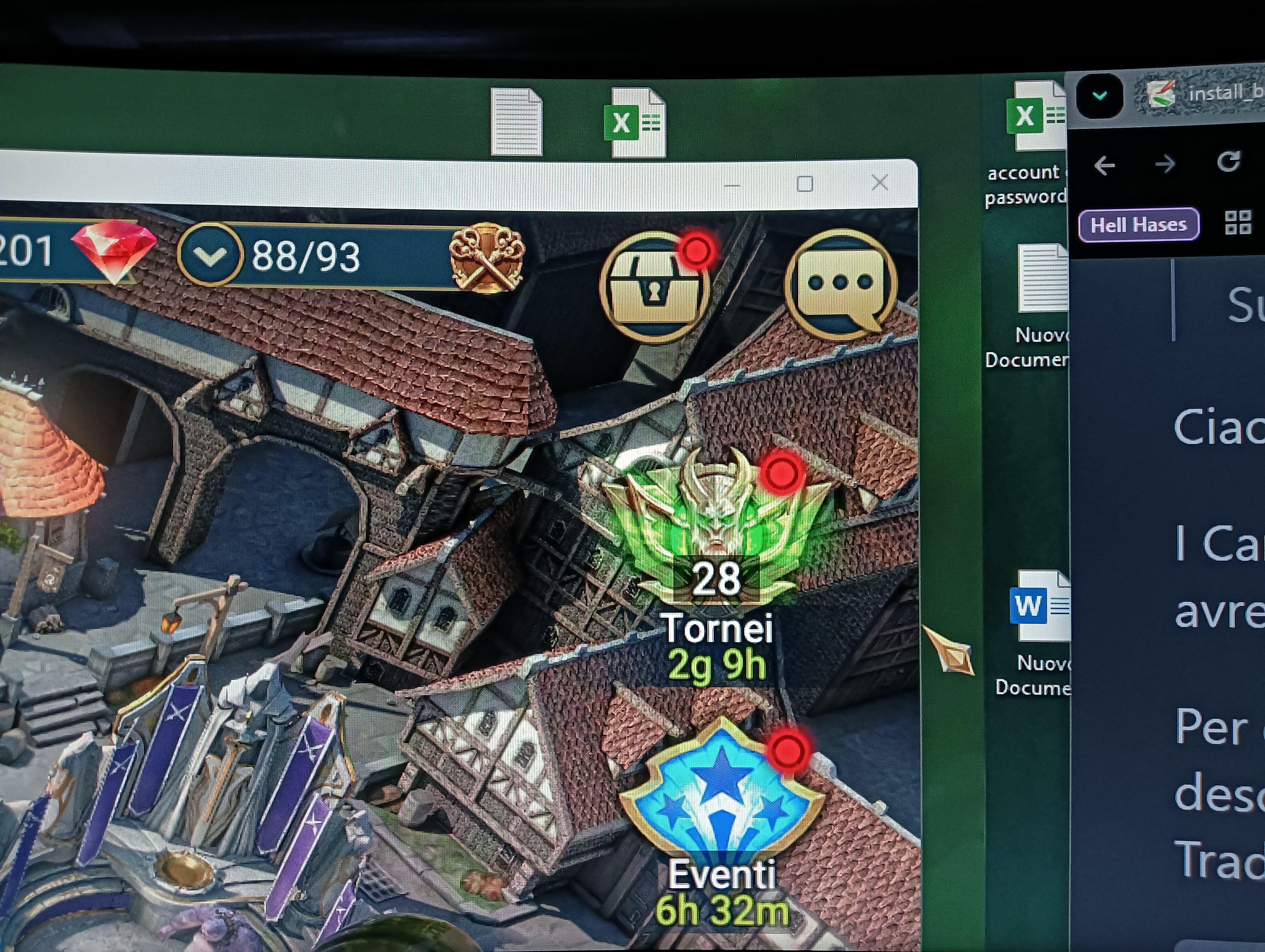Open the Tornei tournaments menu
The width and height of the screenshot is (1265, 952).
click(x=715, y=531)
